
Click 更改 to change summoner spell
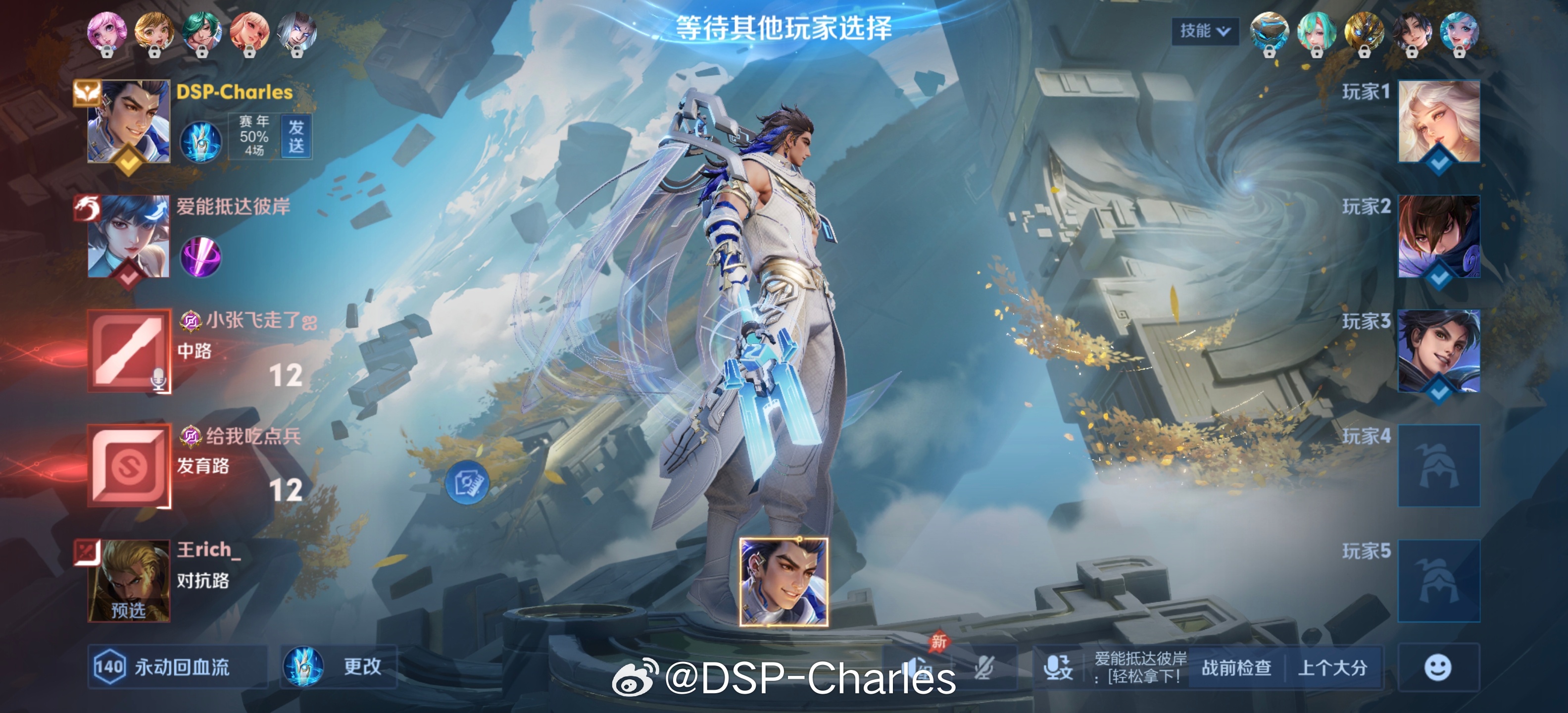(363, 667)
